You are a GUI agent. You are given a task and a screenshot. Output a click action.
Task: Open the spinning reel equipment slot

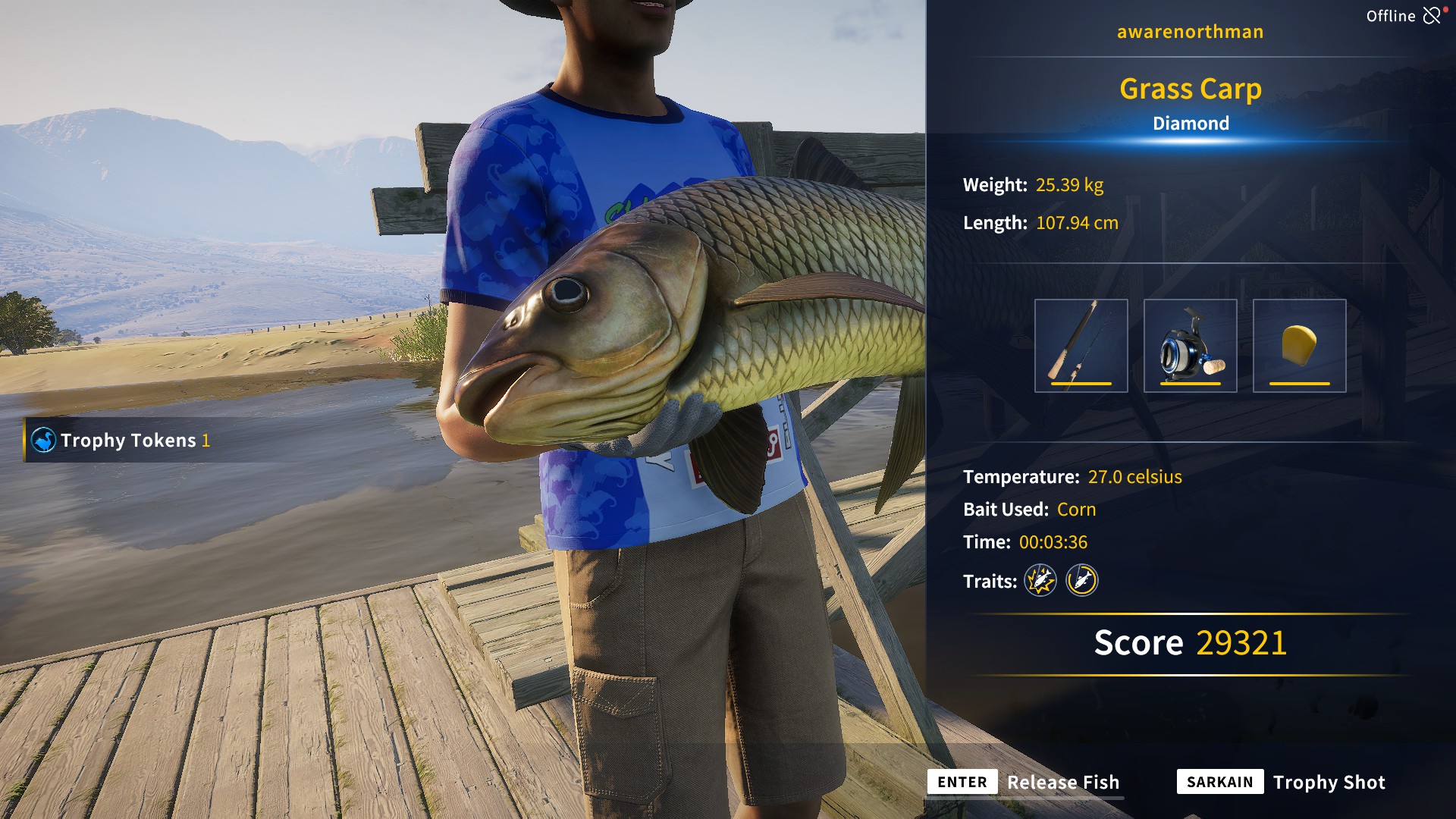coord(1192,345)
